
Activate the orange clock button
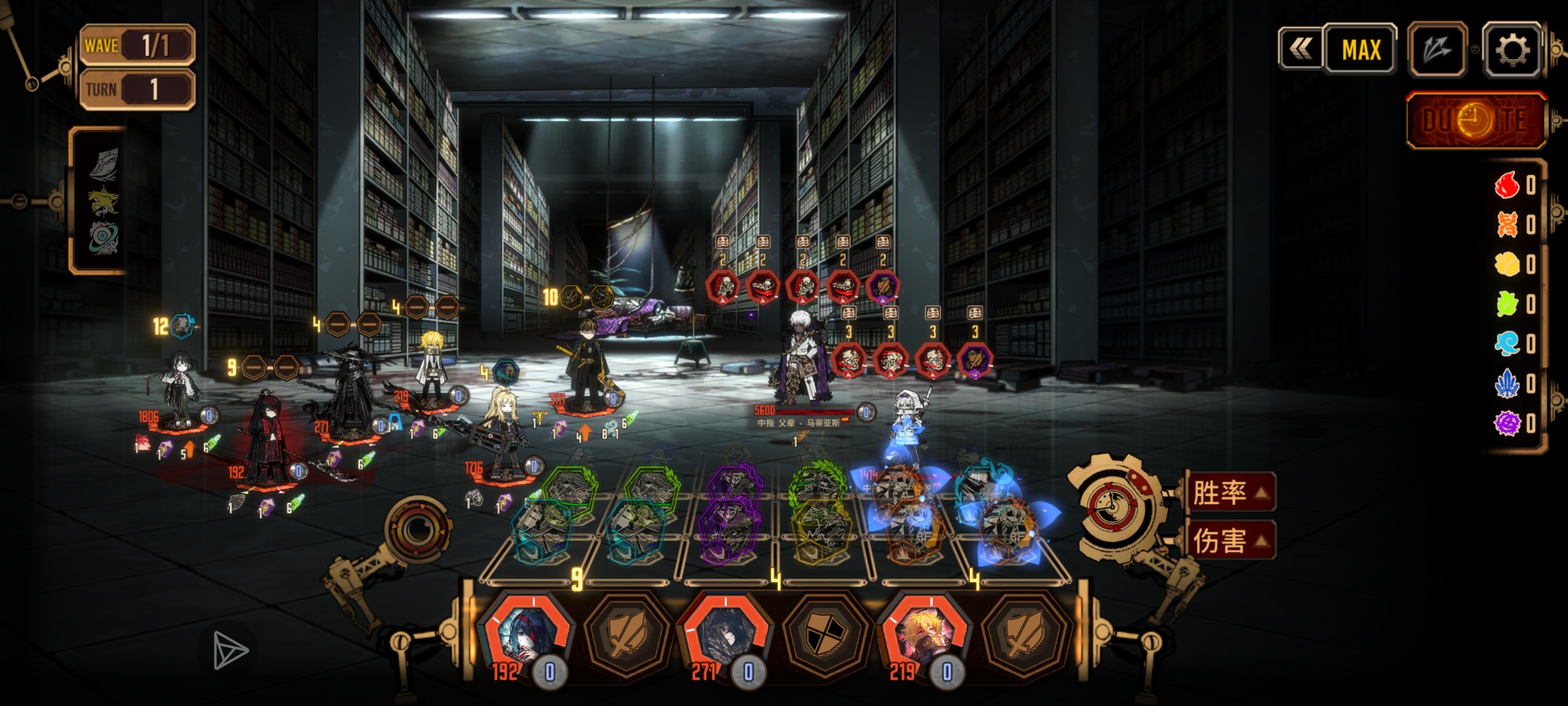tap(1476, 120)
